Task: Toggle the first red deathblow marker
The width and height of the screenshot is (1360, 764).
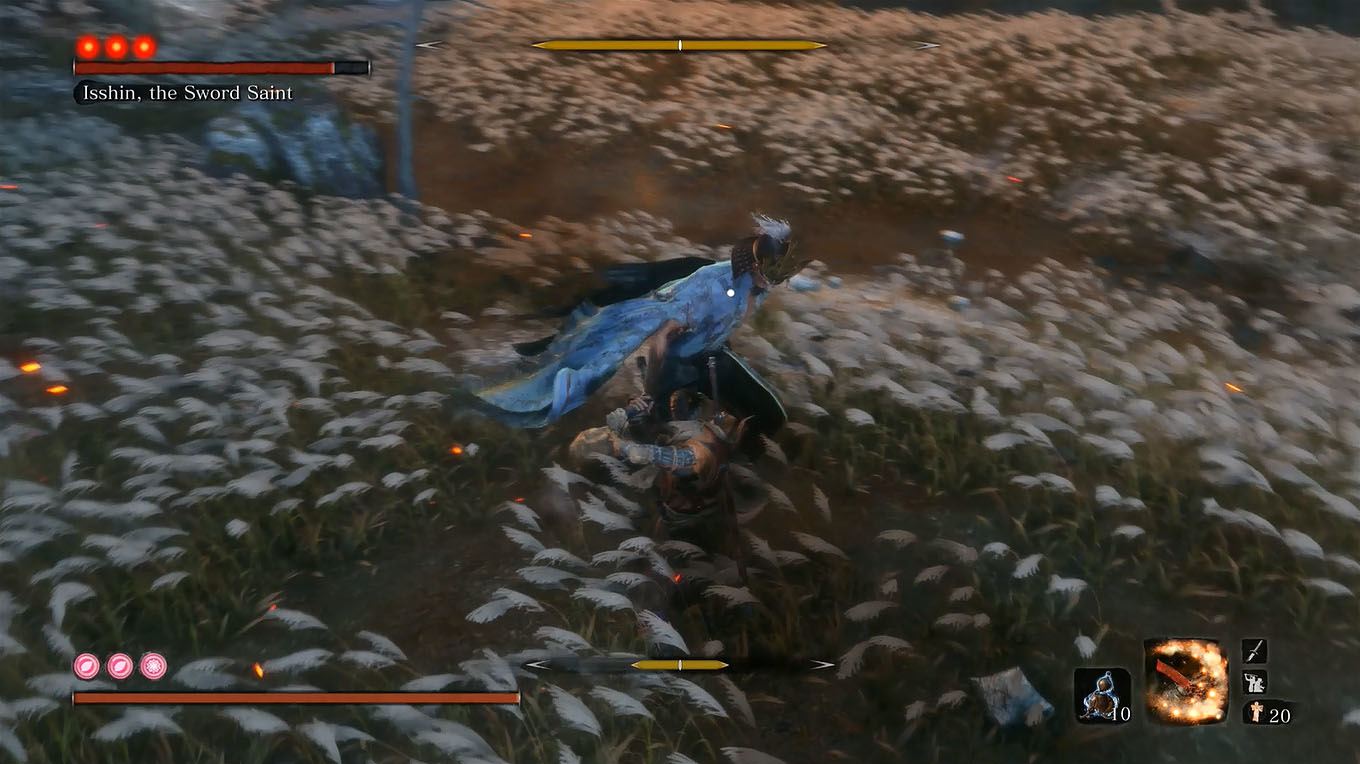Action: coord(87,46)
